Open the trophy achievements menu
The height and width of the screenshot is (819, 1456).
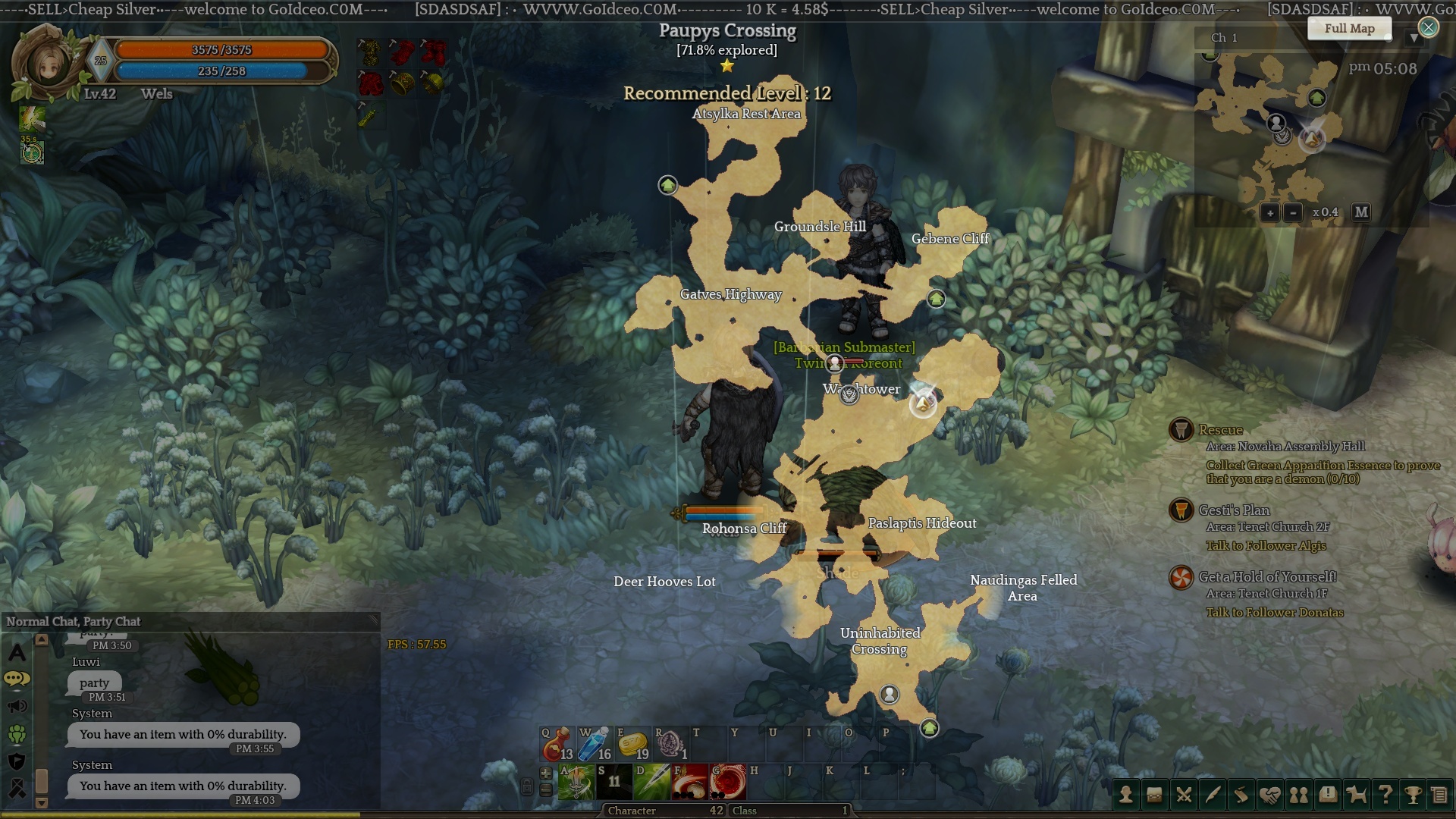click(1413, 795)
